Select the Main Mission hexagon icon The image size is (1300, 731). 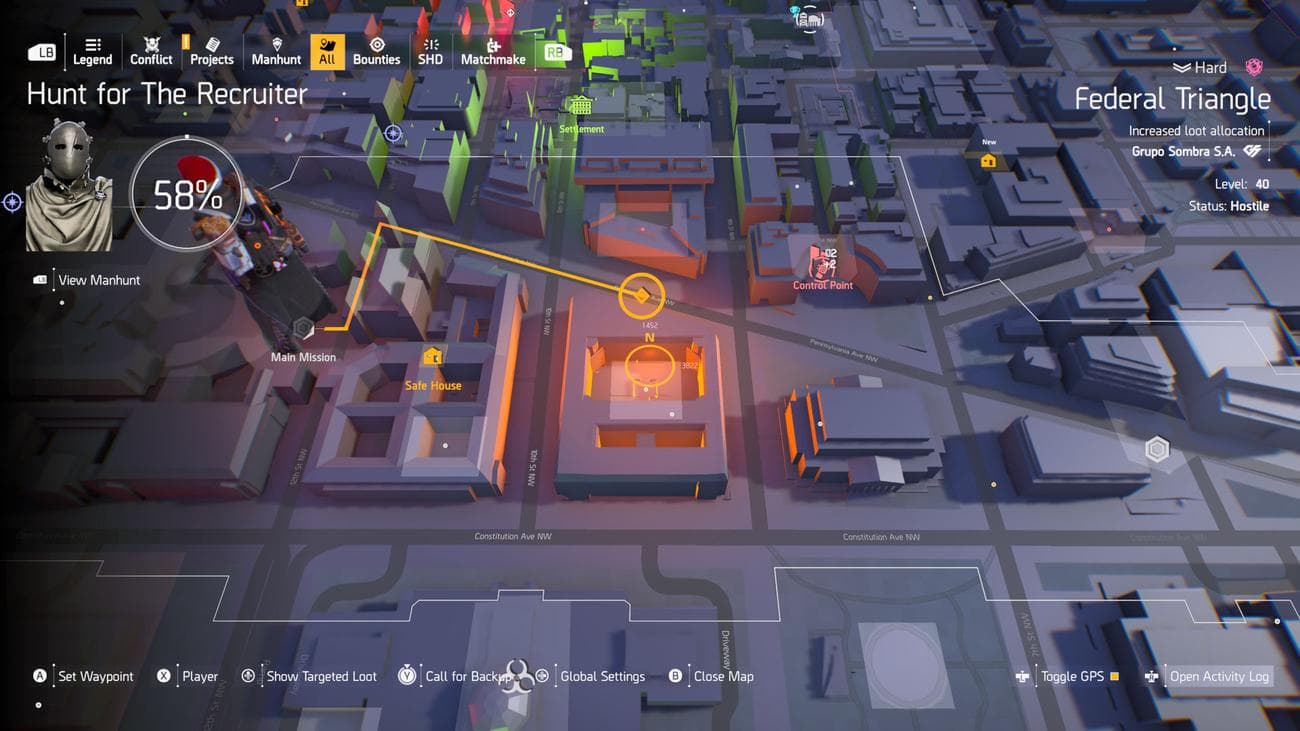click(302, 326)
